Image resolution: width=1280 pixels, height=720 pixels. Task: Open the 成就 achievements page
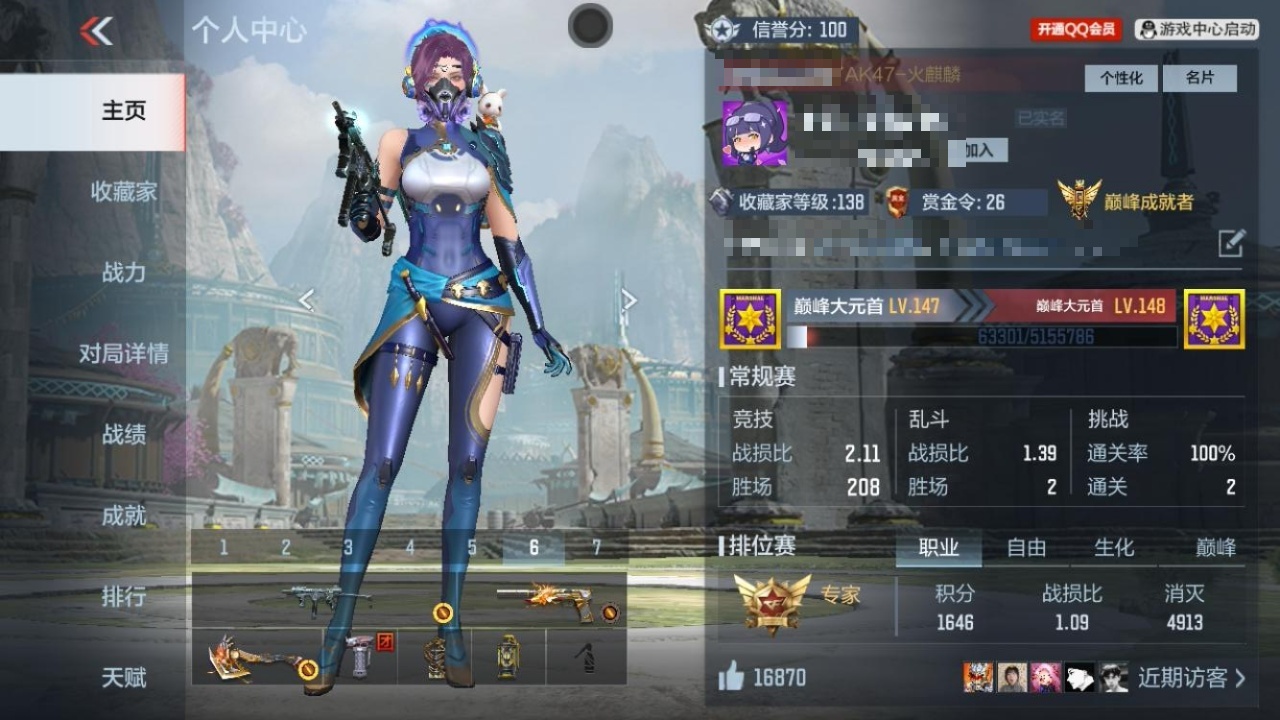click(124, 515)
